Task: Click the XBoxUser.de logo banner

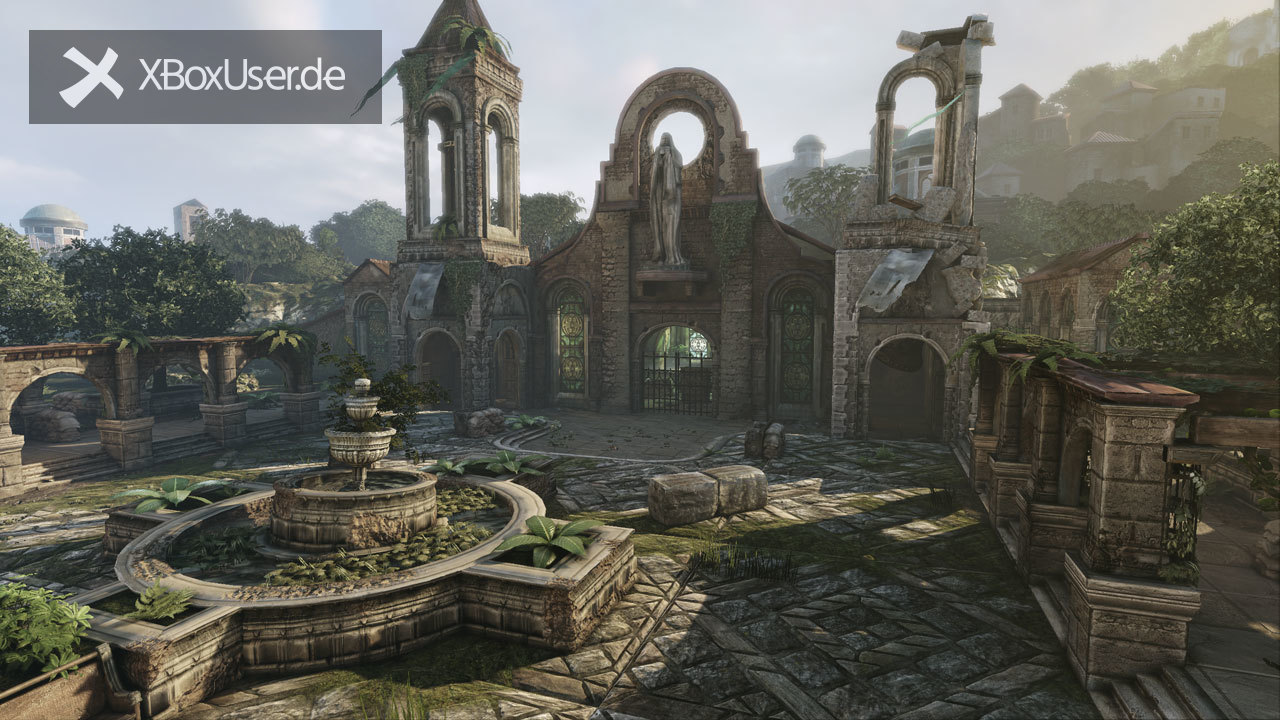Action: click(x=205, y=77)
